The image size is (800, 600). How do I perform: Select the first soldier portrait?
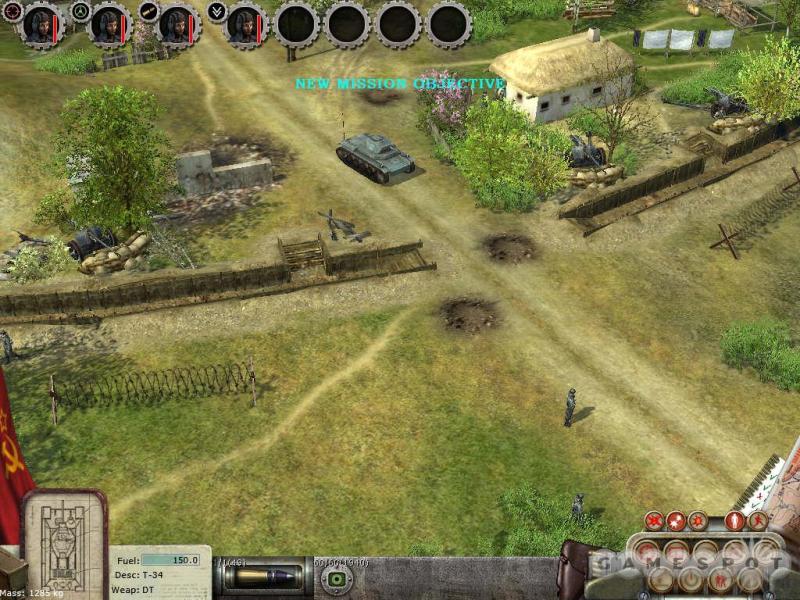(x=40, y=24)
